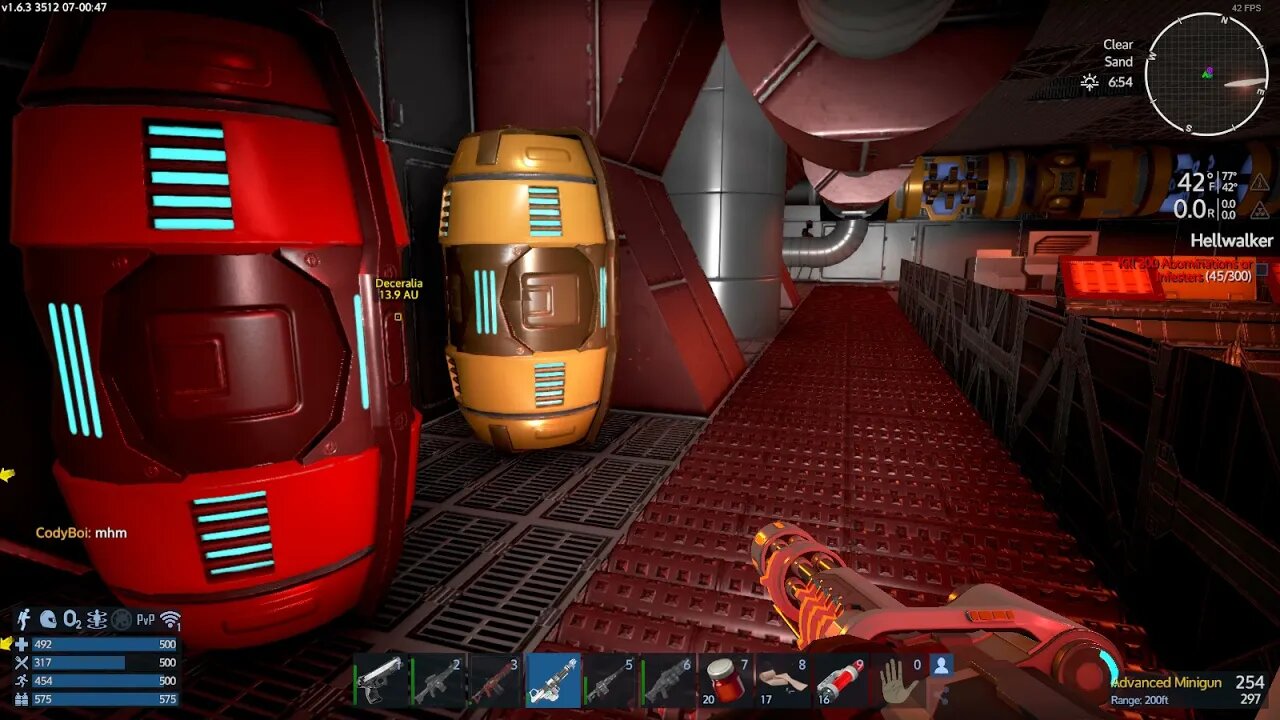Select the highlighted Advanced Minigun slot
The height and width of the screenshot is (720, 1280).
553,680
